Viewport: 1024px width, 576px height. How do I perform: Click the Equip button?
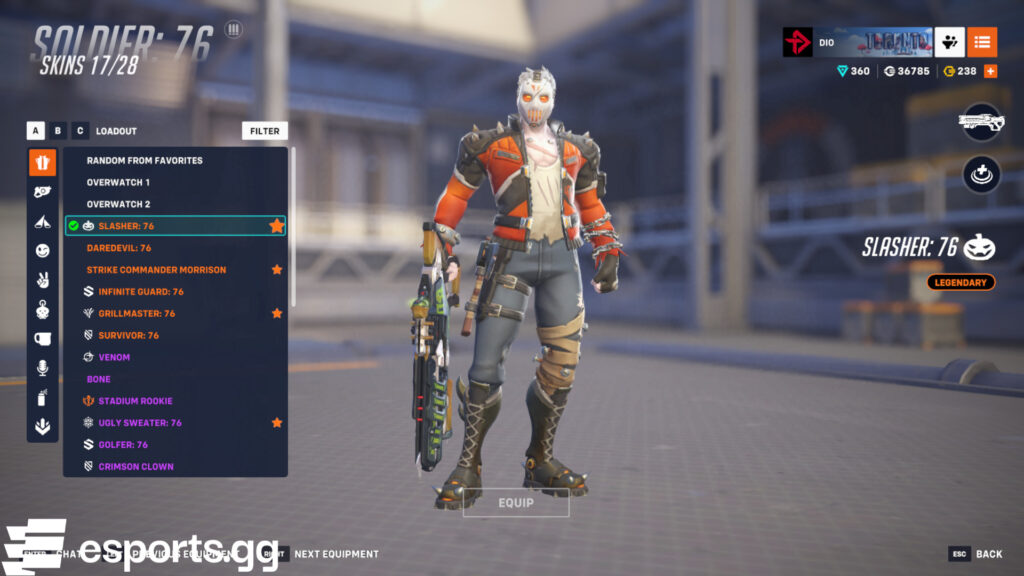click(x=516, y=502)
